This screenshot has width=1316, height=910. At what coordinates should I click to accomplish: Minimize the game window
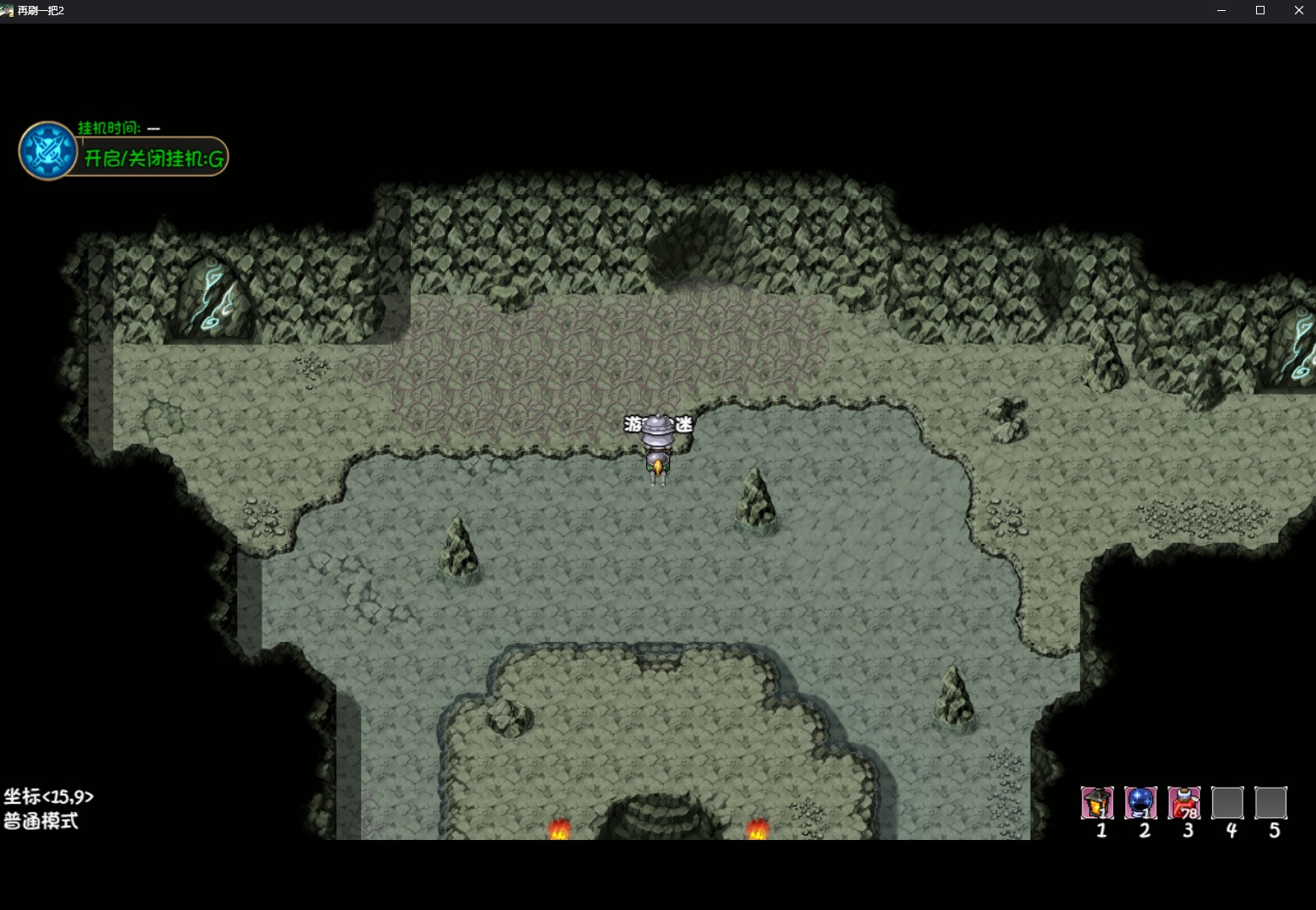[x=1222, y=10]
